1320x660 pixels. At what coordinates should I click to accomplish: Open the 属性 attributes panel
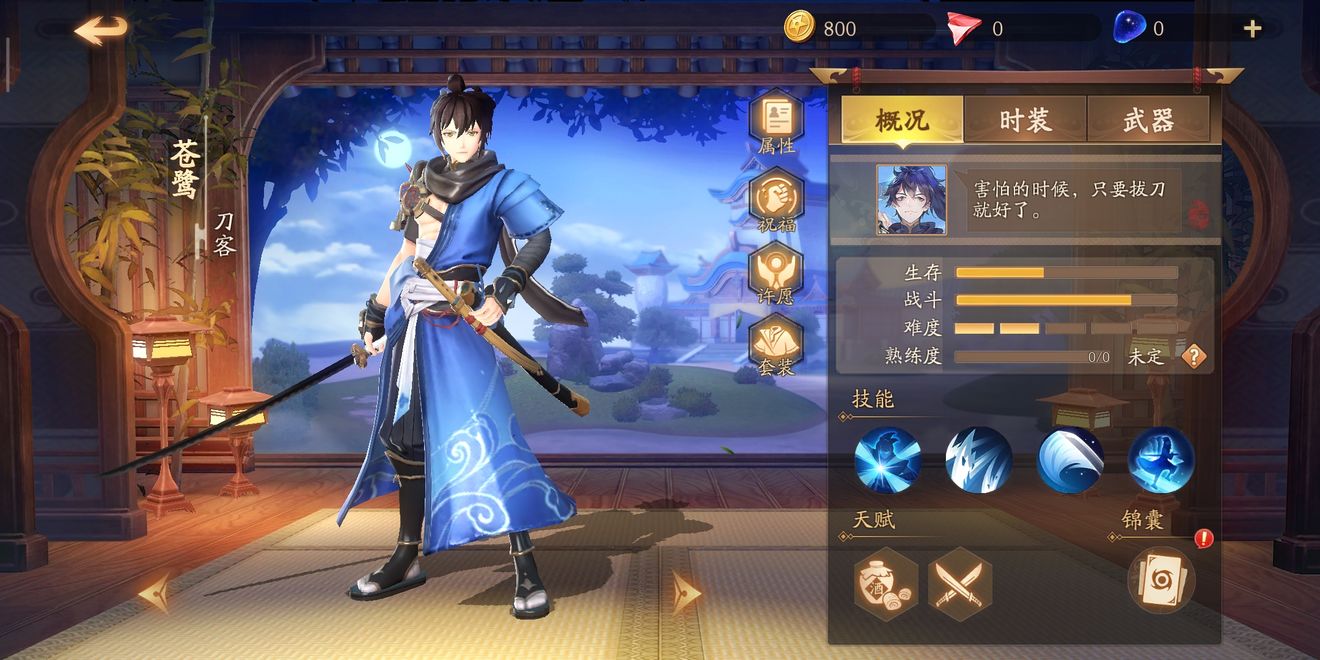777,123
